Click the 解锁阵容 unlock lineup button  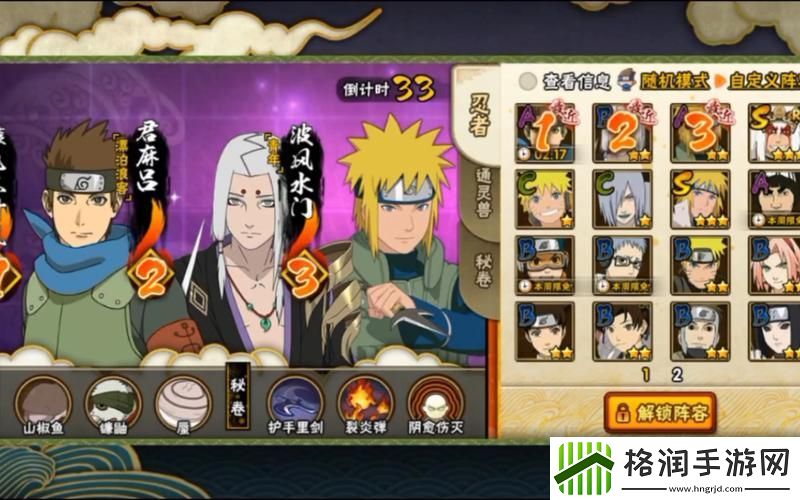[661, 410]
